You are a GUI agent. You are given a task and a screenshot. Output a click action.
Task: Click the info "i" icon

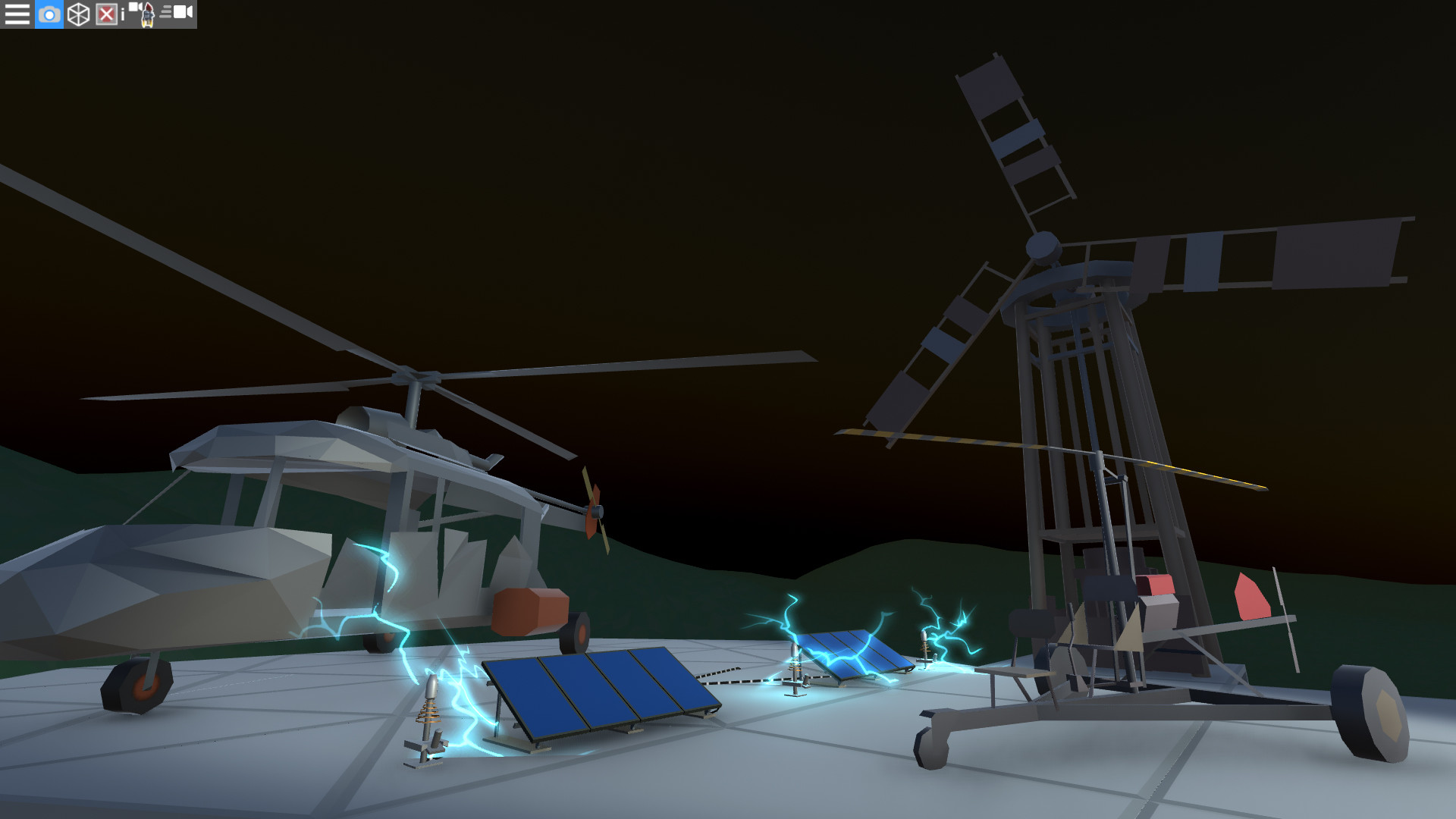[122, 14]
